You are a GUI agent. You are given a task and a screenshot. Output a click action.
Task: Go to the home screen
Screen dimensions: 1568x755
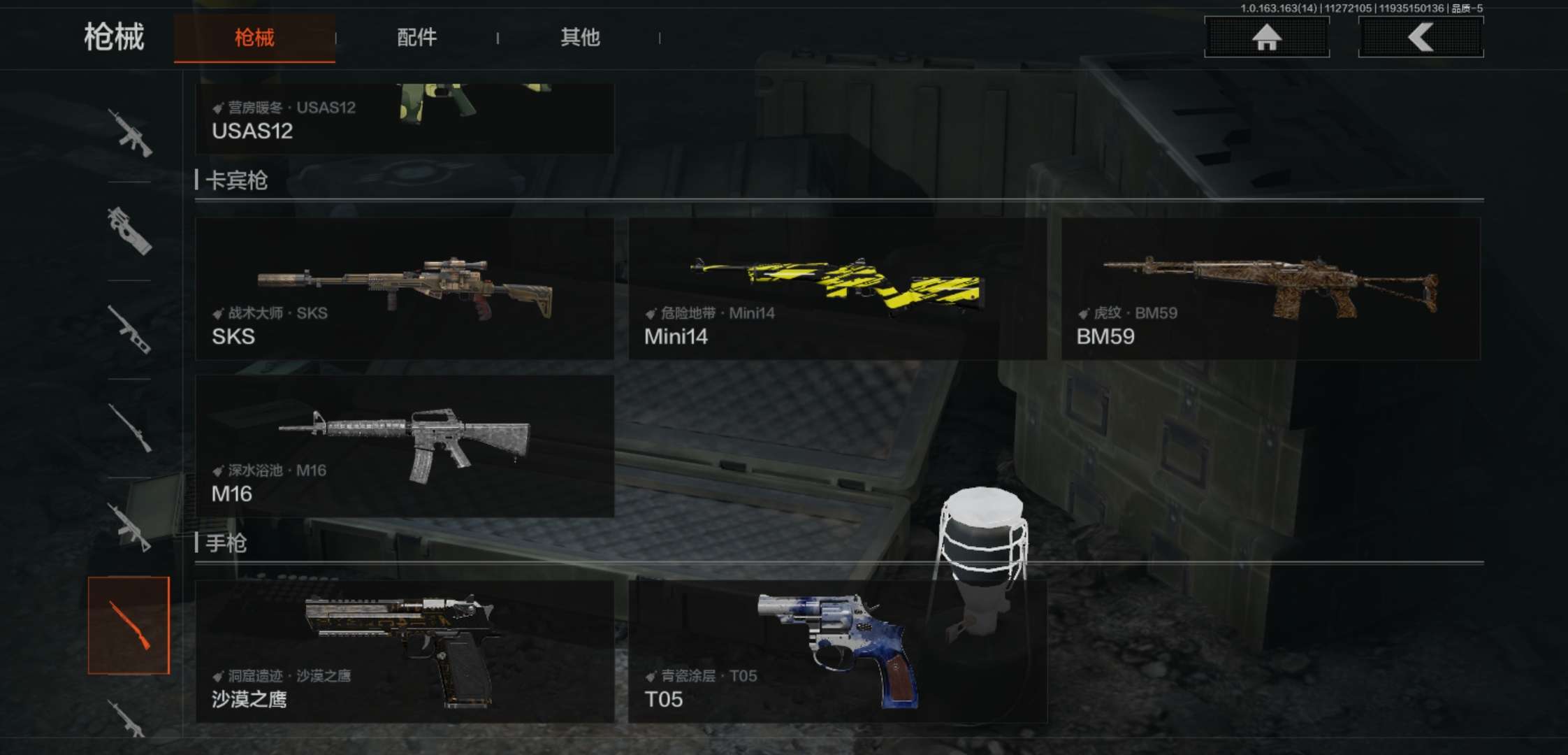point(1266,37)
